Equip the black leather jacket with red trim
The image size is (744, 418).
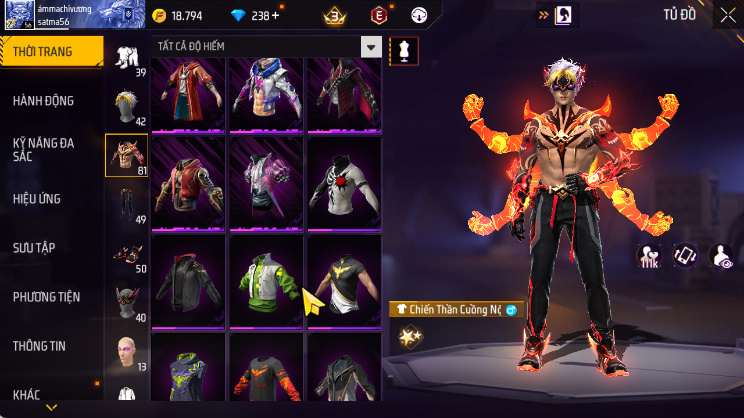coord(190,280)
